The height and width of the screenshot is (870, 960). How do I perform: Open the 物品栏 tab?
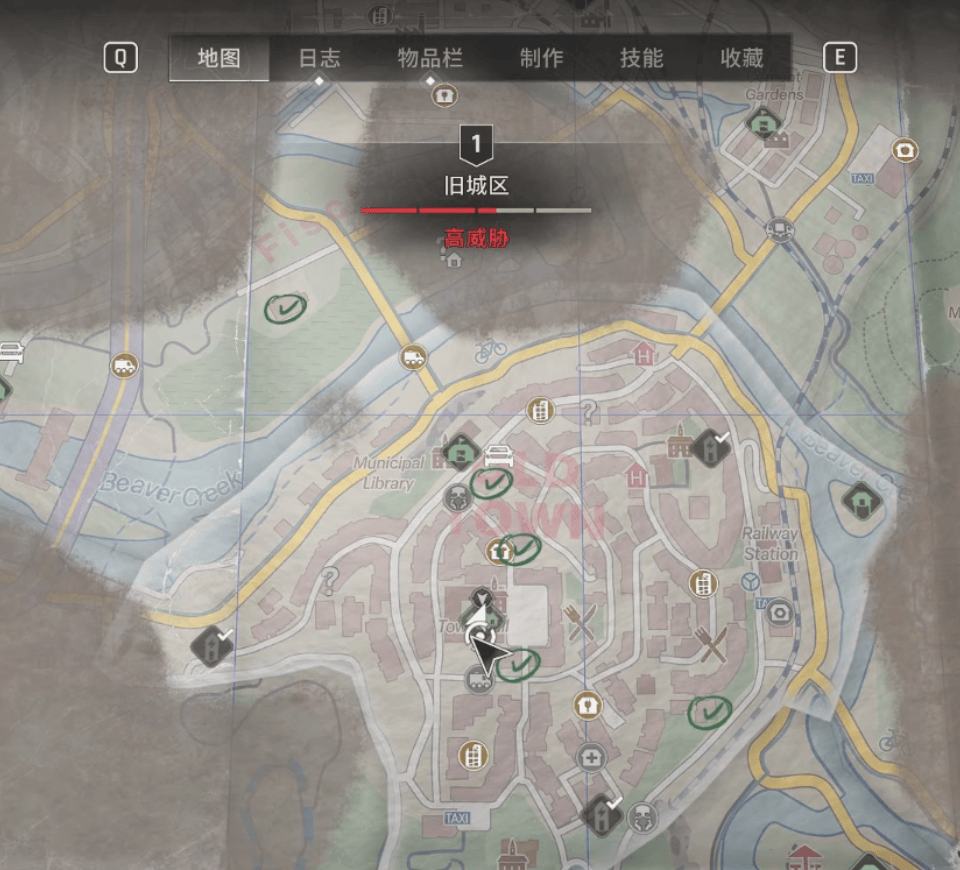point(430,58)
